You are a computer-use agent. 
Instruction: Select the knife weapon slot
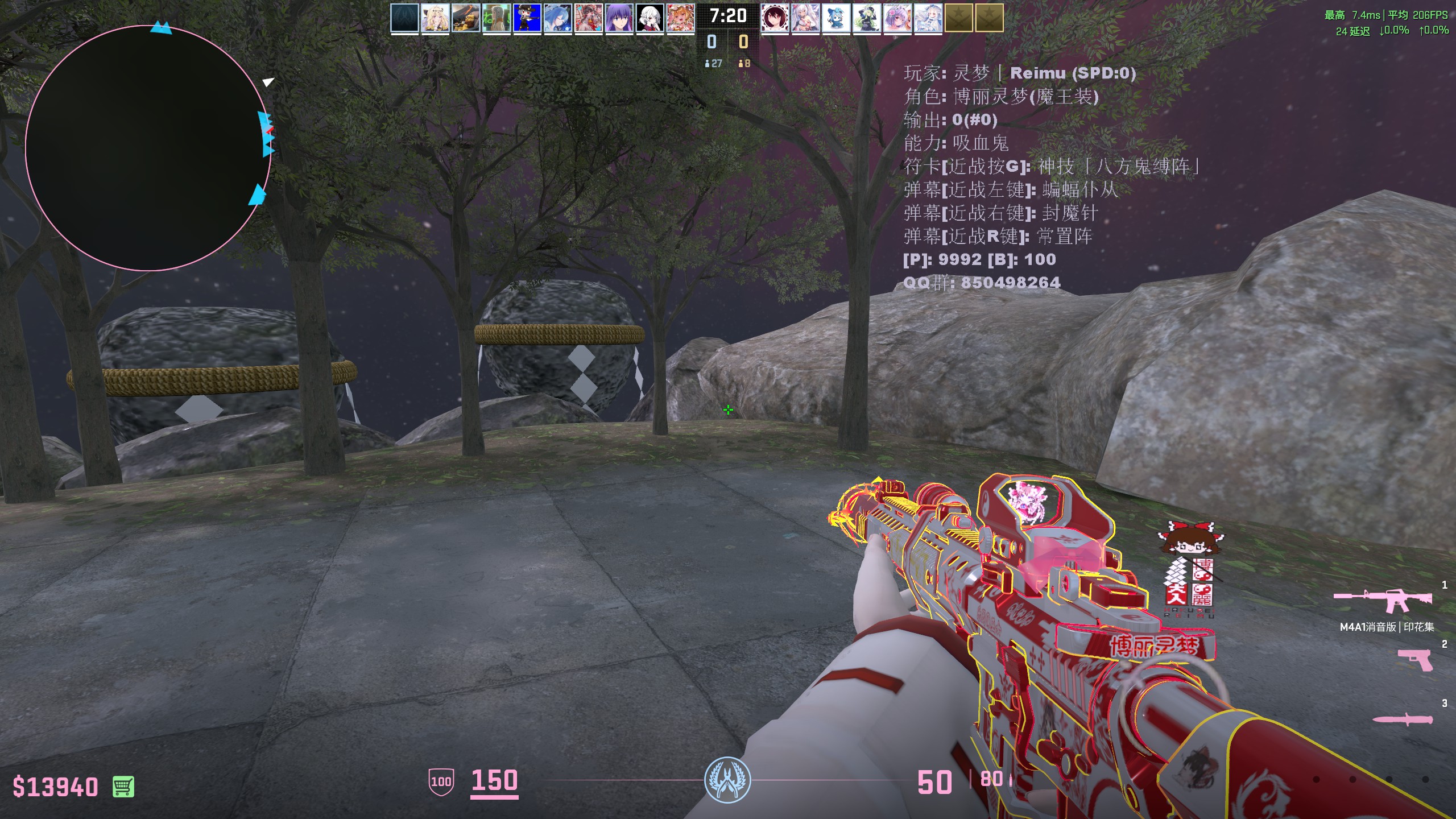pos(1402,720)
